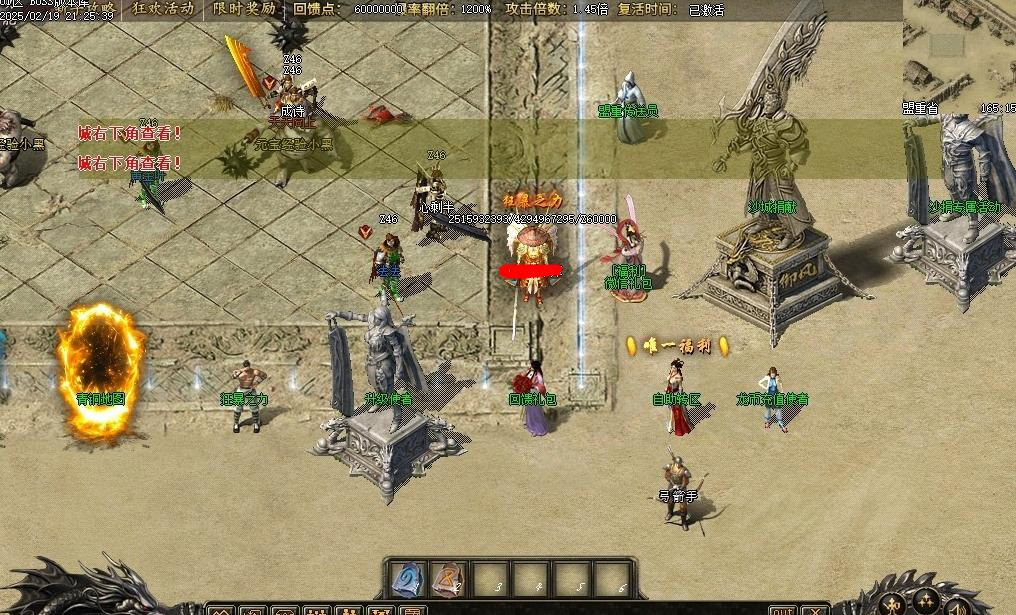The image size is (1016, 615).
Task: Open the 狂欢活动 event tab
Action: tap(163, 9)
